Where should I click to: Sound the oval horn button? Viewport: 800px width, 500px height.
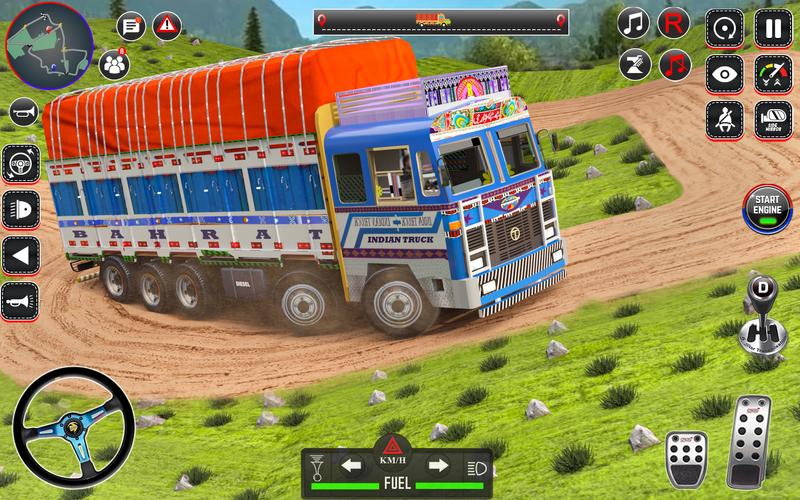(23, 112)
